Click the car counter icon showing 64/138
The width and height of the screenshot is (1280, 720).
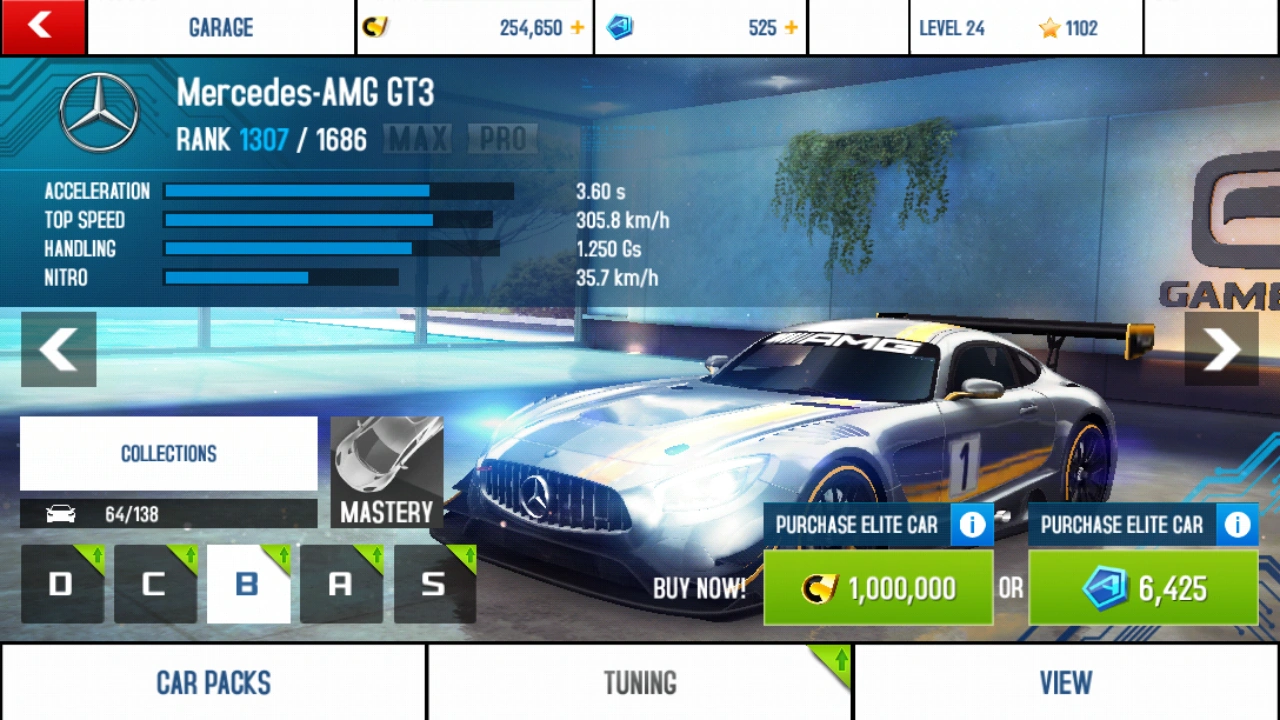tap(60, 513)
